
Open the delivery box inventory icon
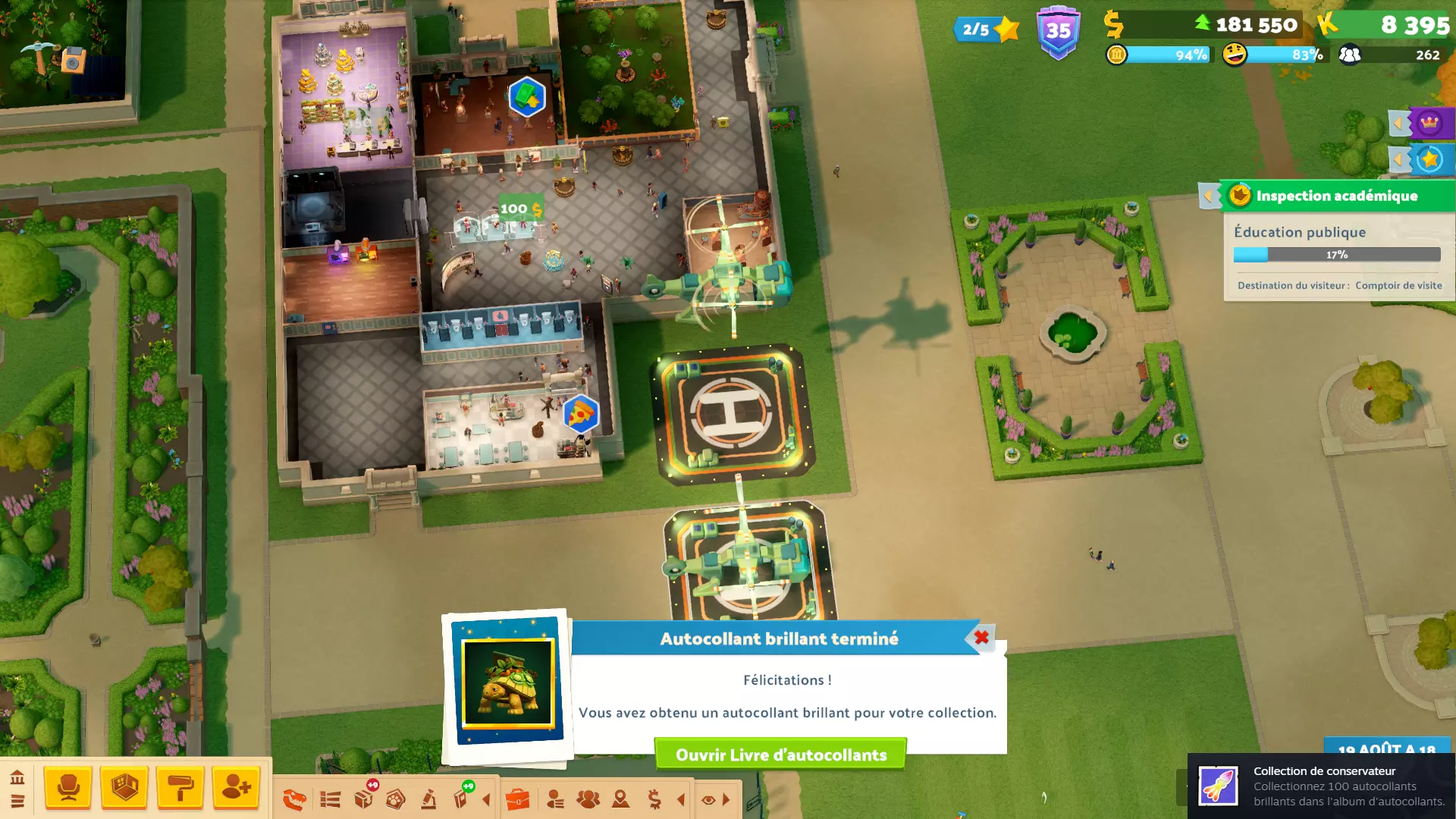coord(364,799)
